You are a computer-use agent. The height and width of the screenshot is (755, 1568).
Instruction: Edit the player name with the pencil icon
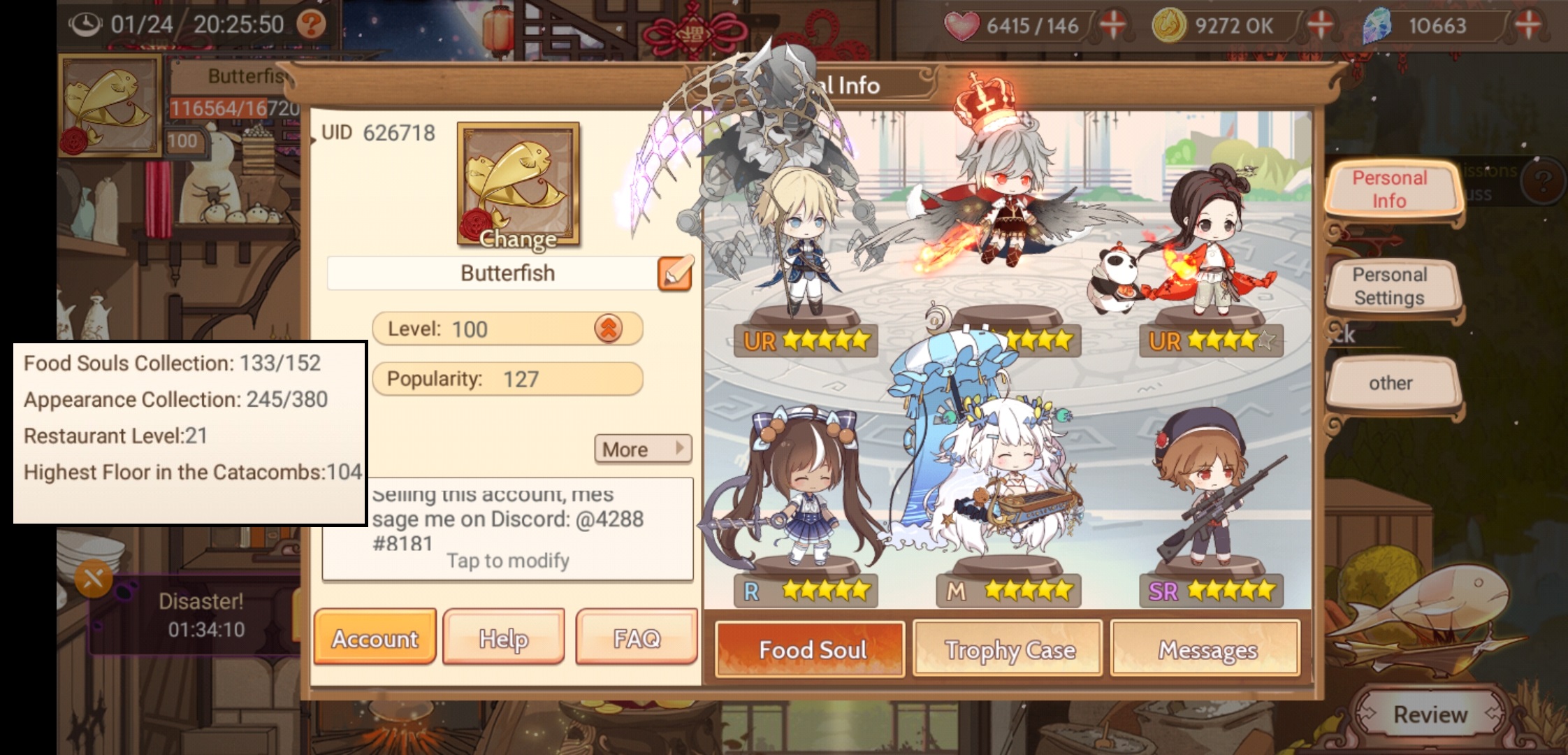tap(674, 272)
